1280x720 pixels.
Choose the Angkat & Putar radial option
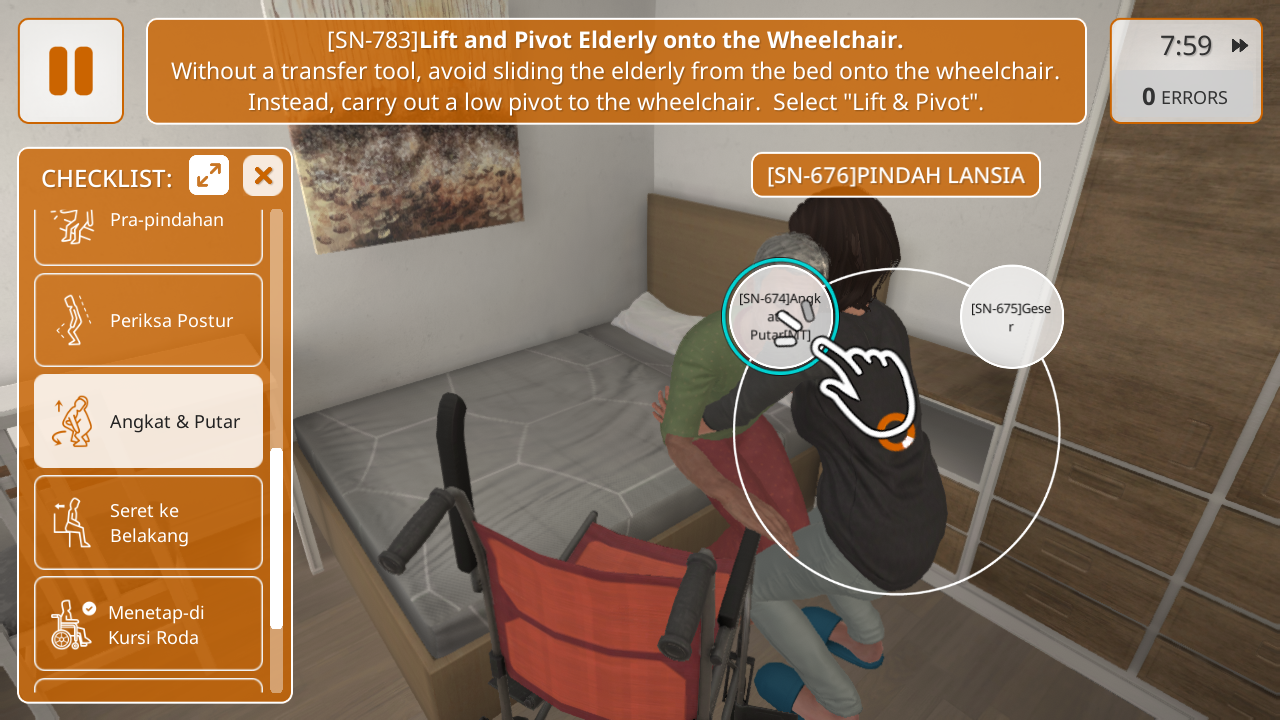[779, 316]
